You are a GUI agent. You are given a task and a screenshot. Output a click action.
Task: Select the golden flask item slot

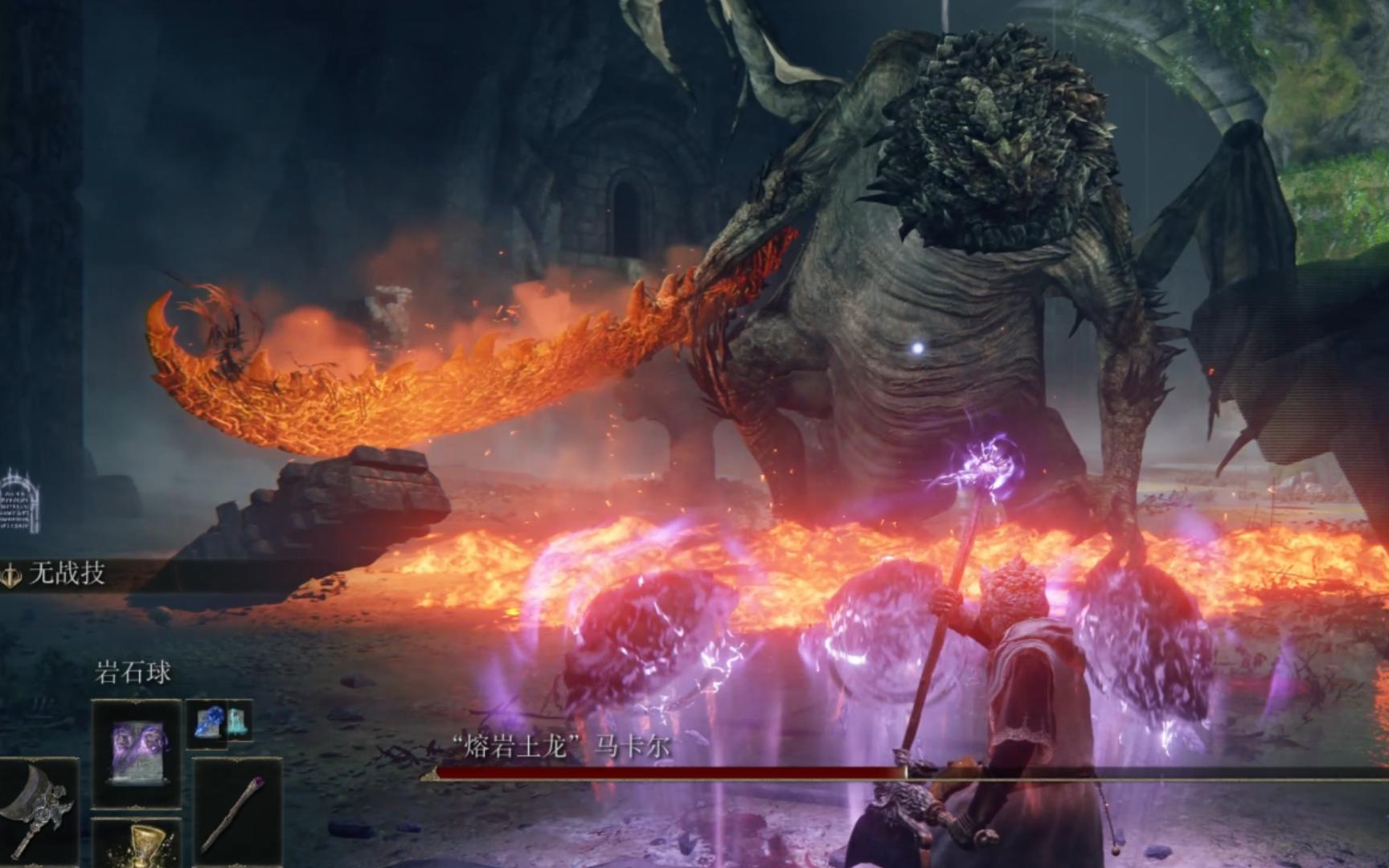tap(137, 845)
